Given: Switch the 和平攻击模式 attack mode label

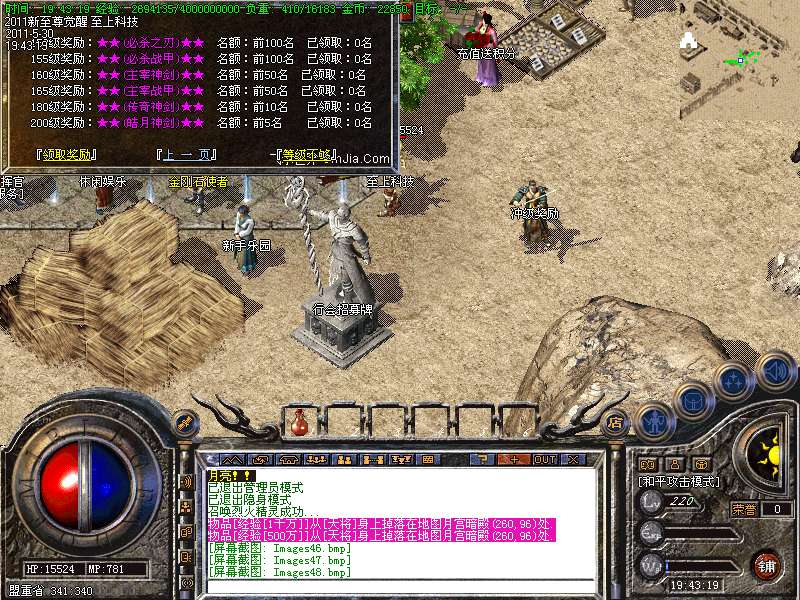Looking at the screenshot, I should [680, 481].
